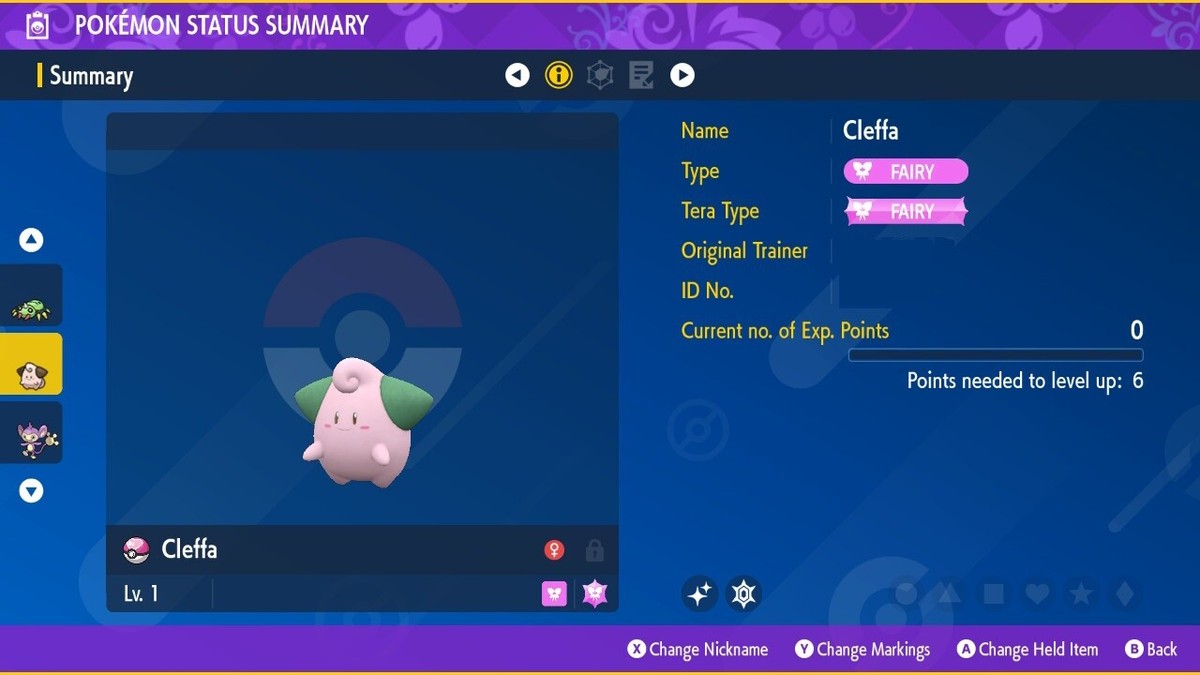Image resolution: width=1200 pixels, height=675 pixels.
Task: Toggle the star marking
Action: (x=1081, y=594)
